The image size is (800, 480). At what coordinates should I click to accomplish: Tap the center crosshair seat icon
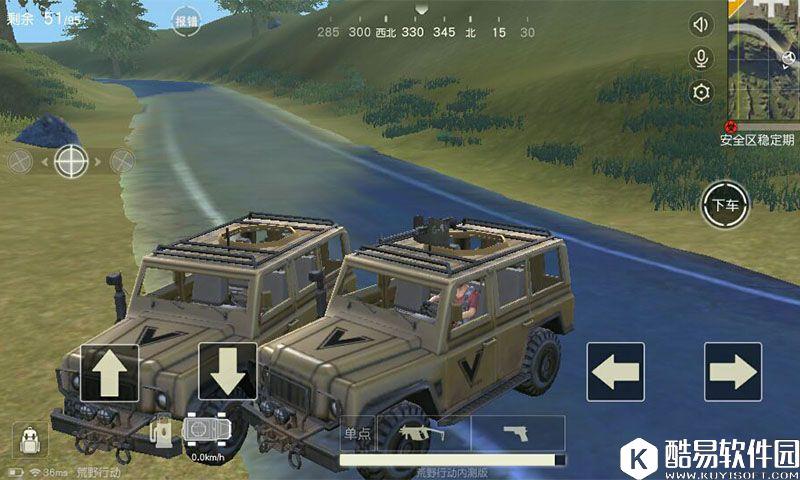pyautogui.click(x=71, y=160)
